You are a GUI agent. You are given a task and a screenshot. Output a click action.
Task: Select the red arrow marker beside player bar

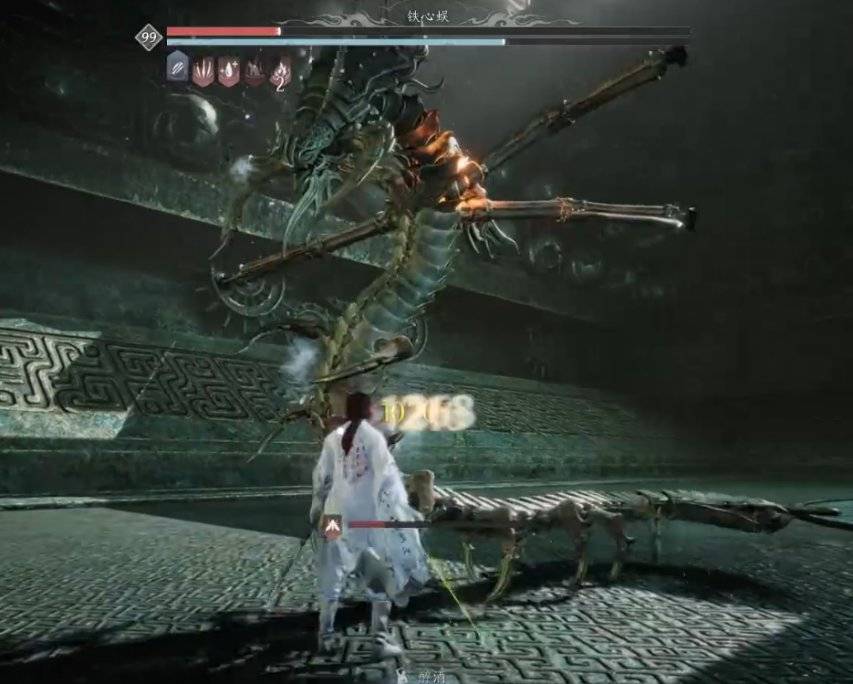(x=333, y=524)
